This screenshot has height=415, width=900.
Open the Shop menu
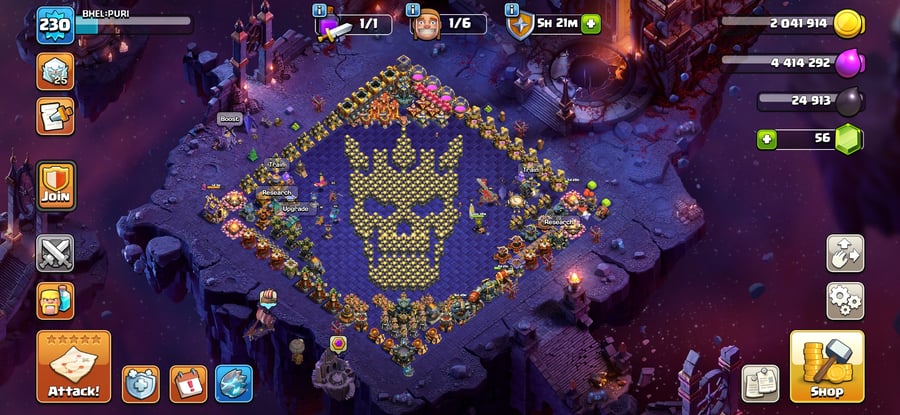(x=826, y=367)
